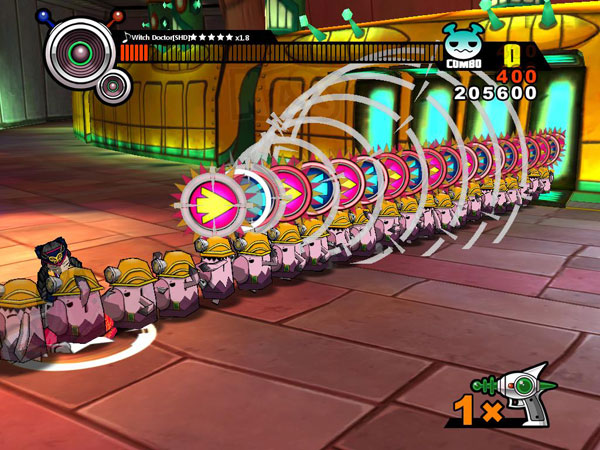Click the blue combo mascot icon

465,43
